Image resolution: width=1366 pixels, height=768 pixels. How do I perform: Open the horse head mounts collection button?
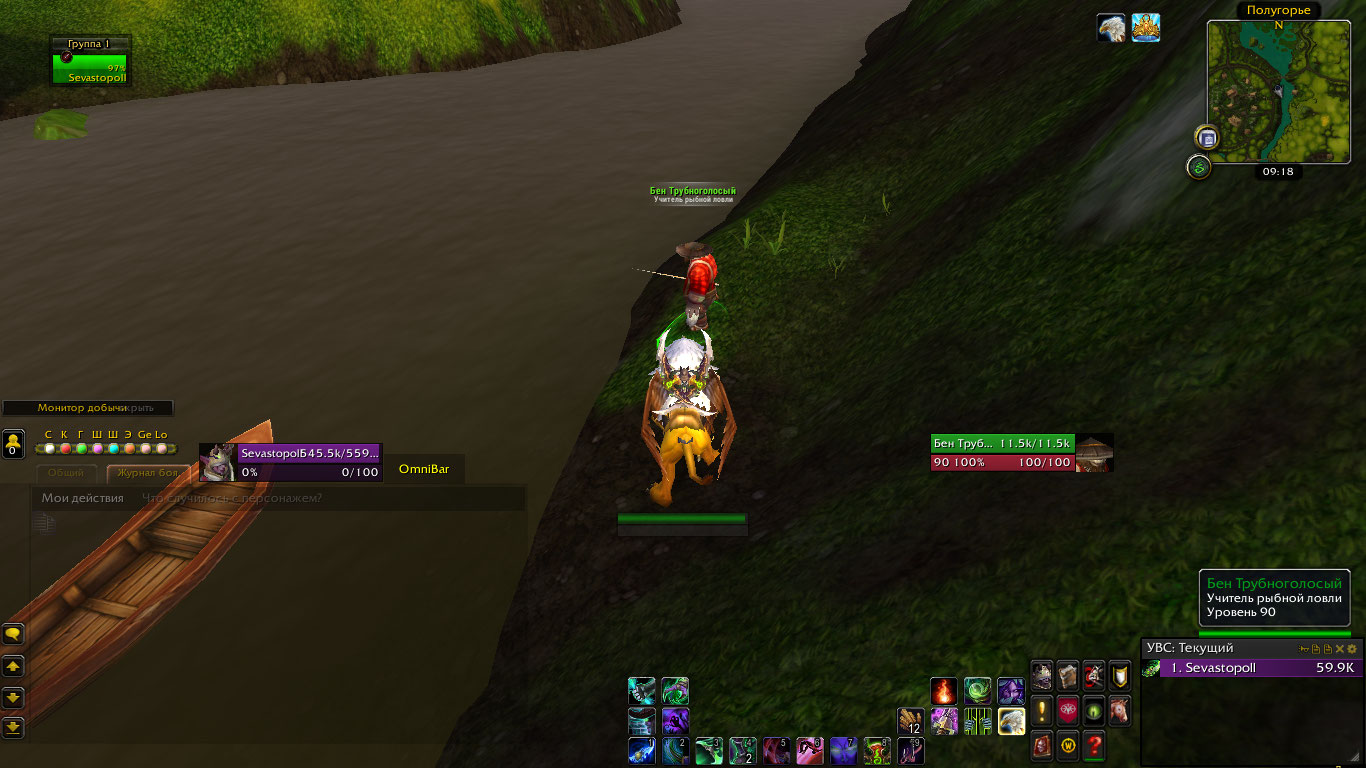pyautogui.click(x=1121, y=711)
